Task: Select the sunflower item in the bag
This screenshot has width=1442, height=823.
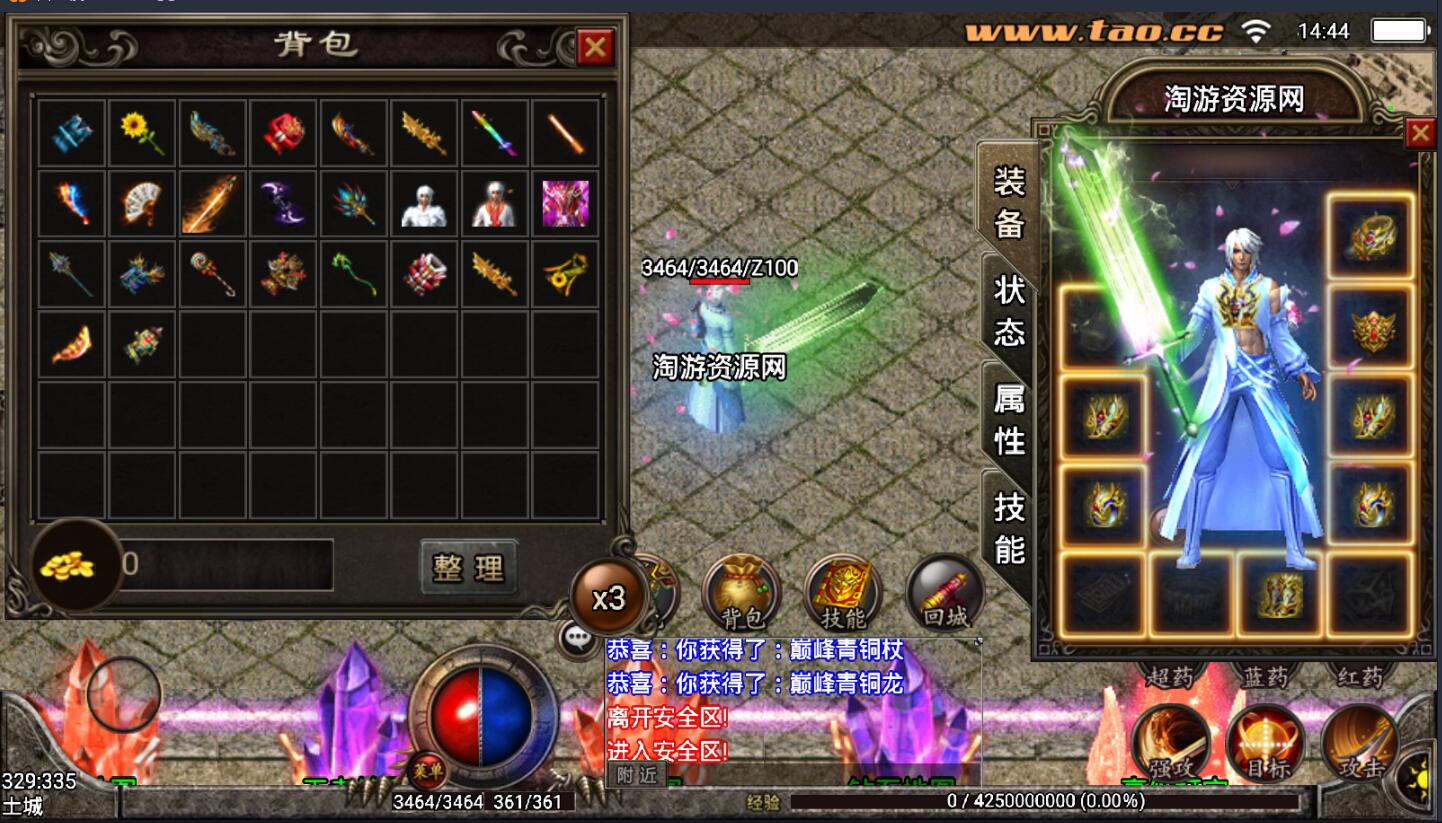Action: coord(142,132)
